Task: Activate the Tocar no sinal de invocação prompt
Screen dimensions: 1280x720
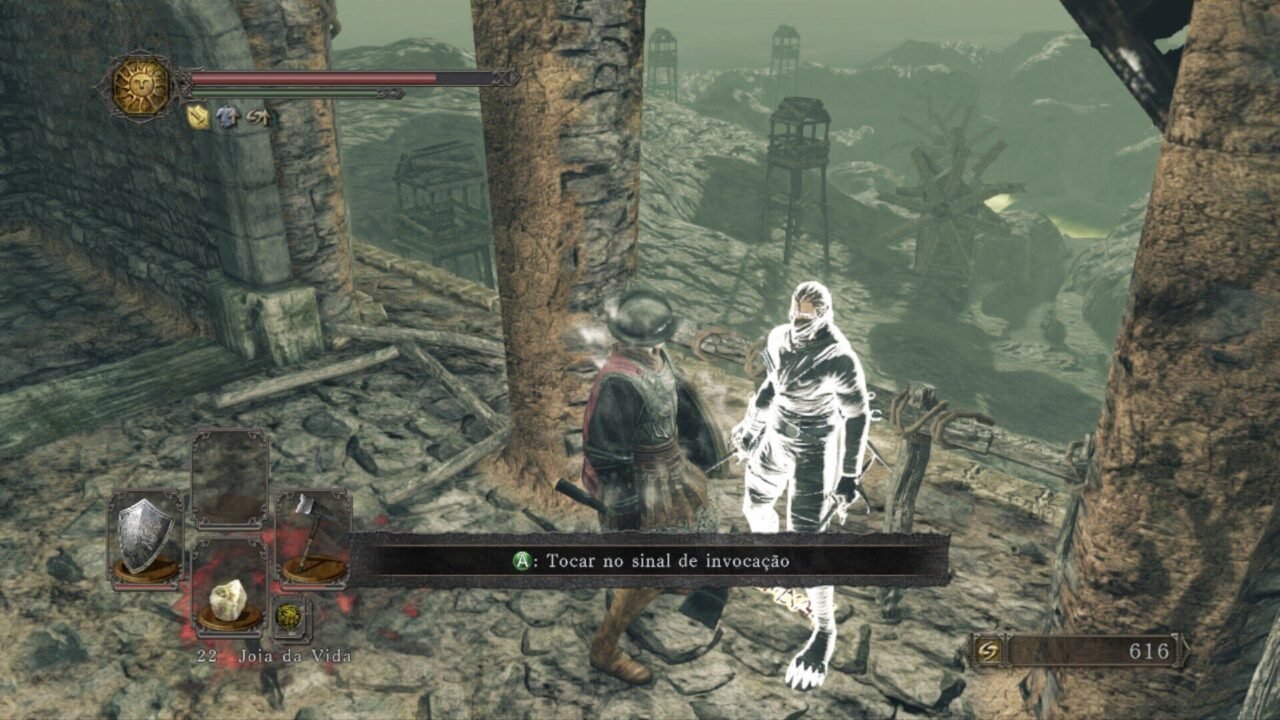Action: click(x=650, y=561)
